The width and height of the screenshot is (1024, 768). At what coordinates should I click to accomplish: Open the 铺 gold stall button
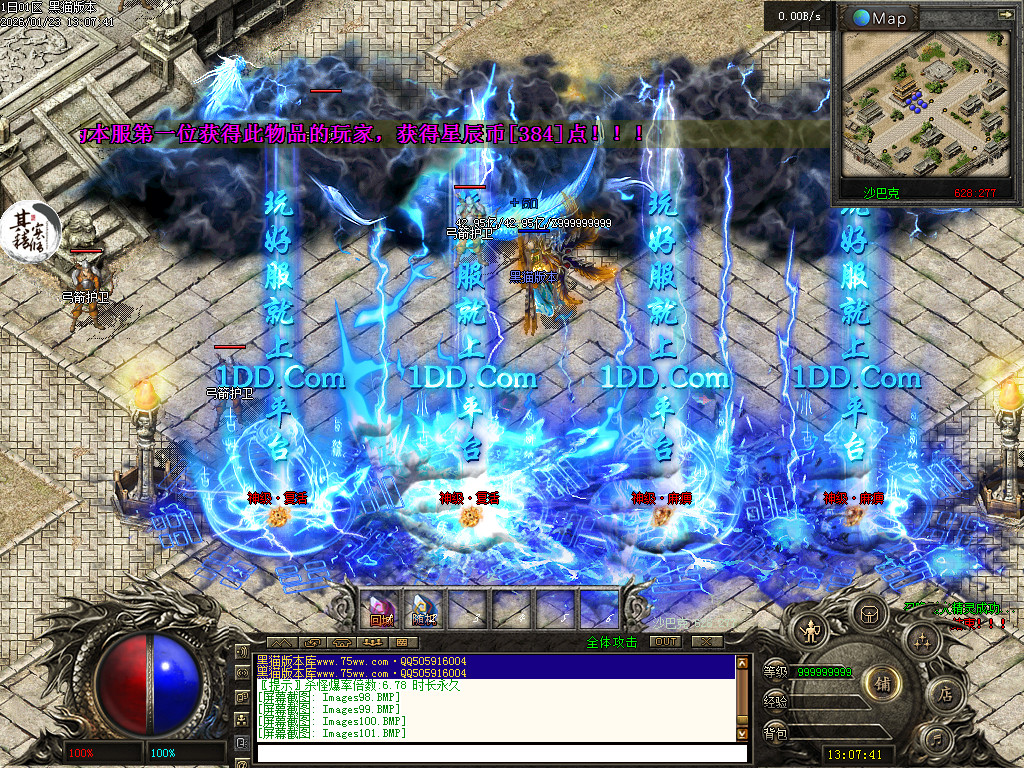click(883, 683)
